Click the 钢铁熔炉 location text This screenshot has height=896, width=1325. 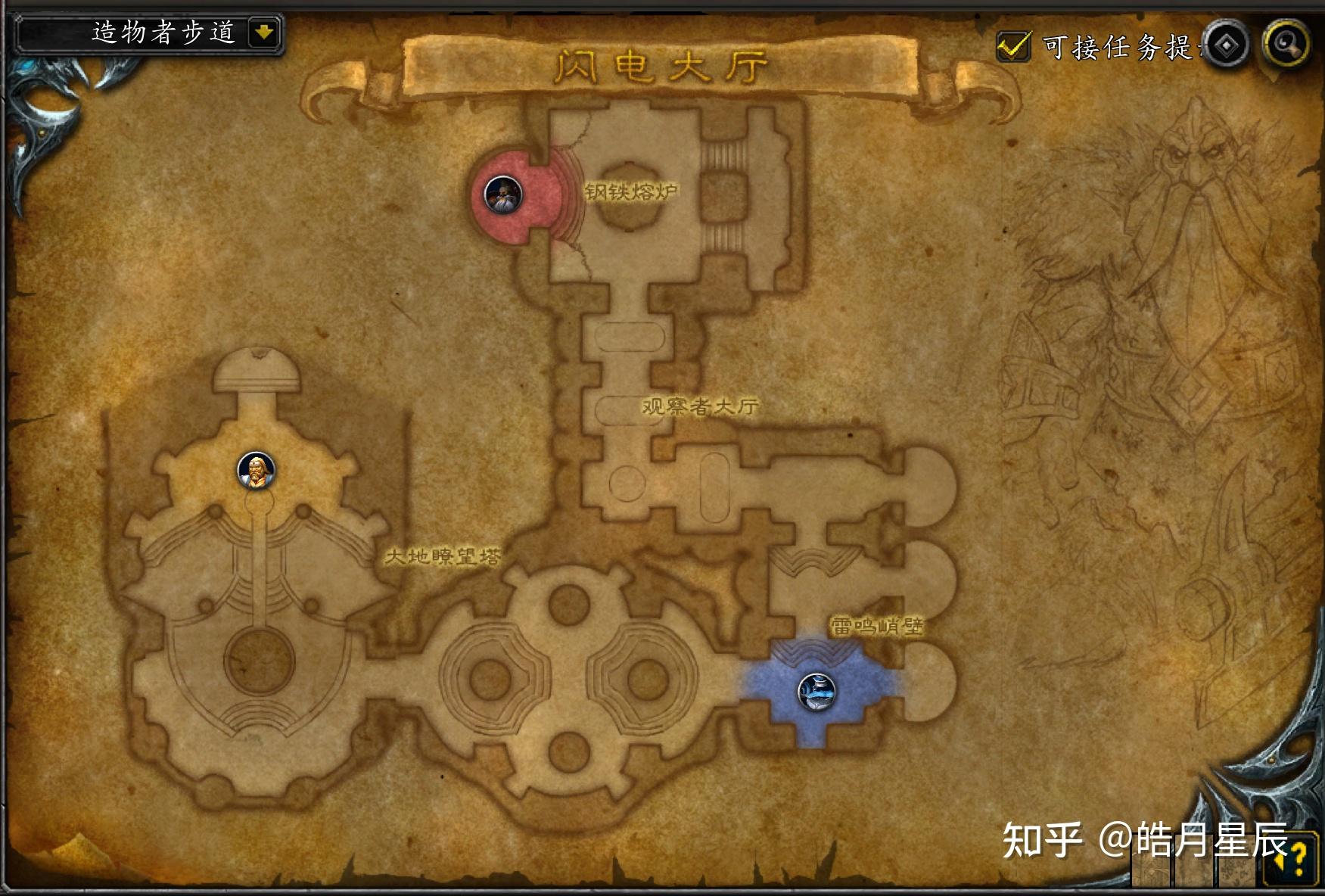pyautogui.click(x=631, y=191)
